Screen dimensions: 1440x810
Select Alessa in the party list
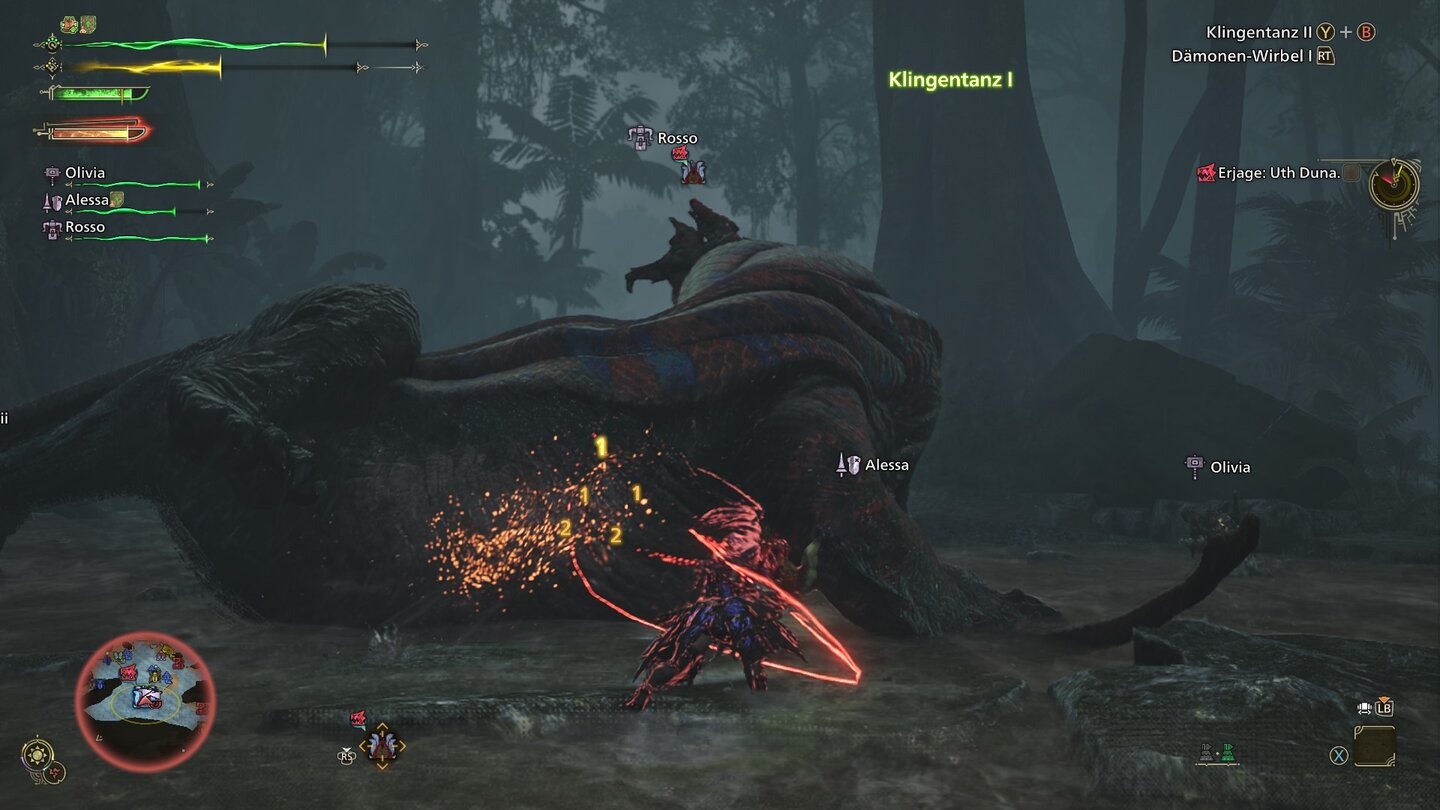click(x=86, y=200)
